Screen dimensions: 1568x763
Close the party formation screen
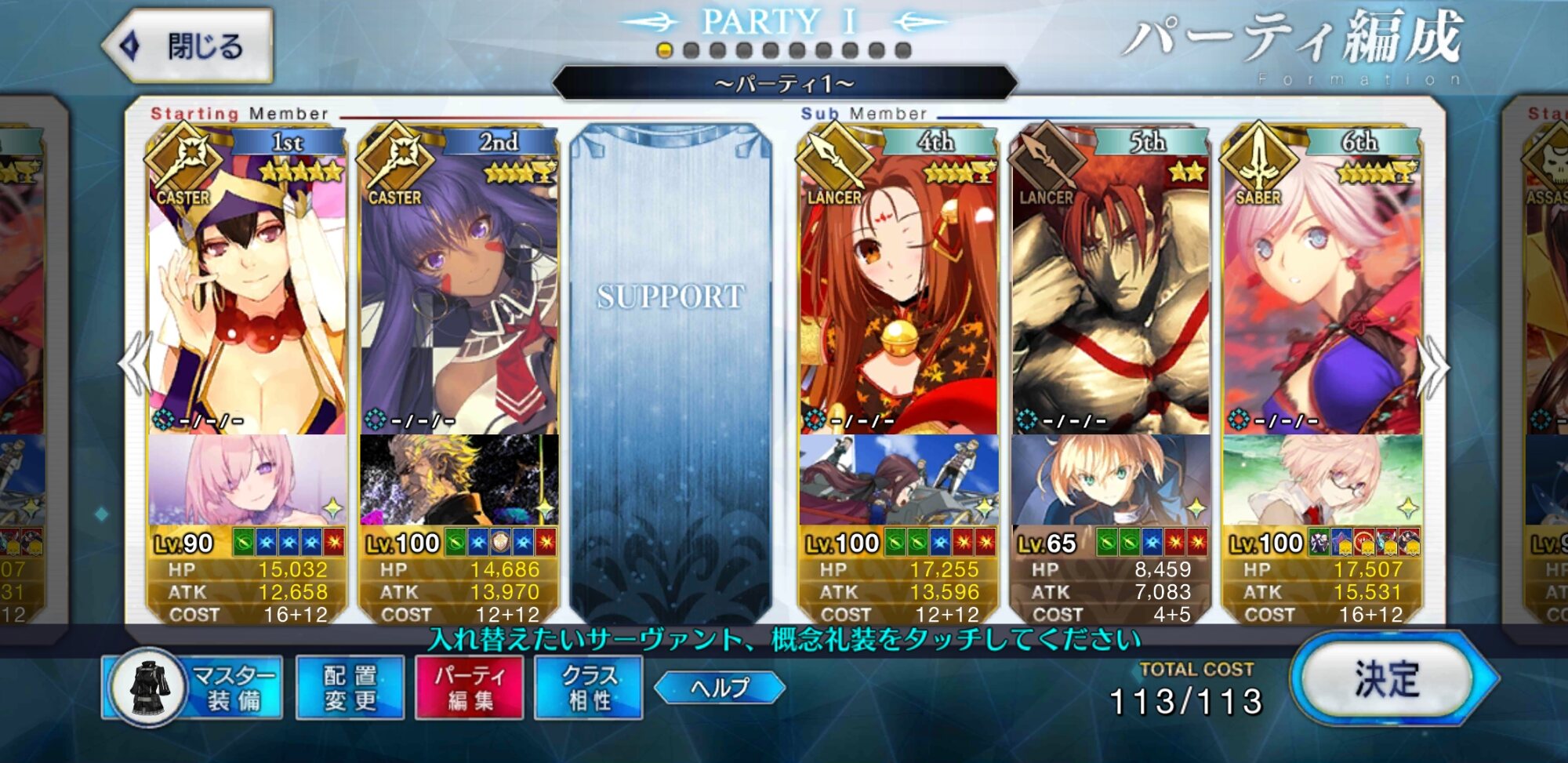[189, 46]
